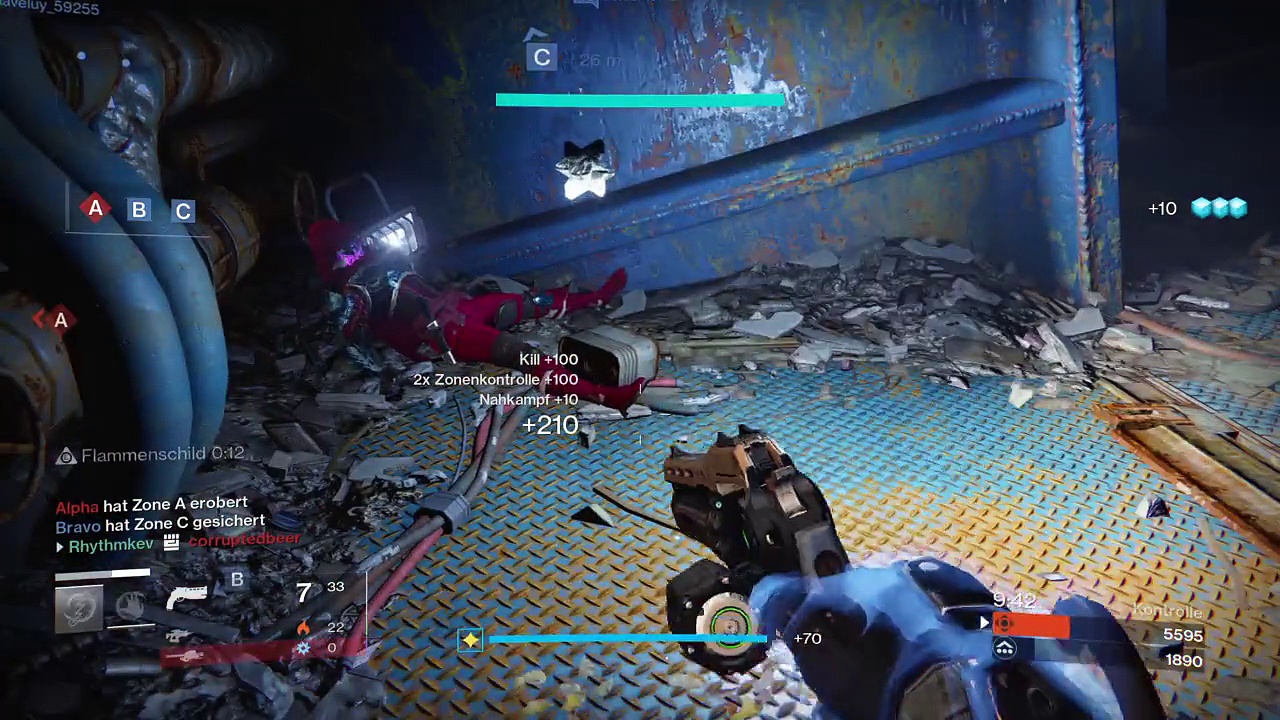Viewport: 1280px width, 720px height.
Task: Select the Zone C square in zone tracker
Action: (183, 211)
